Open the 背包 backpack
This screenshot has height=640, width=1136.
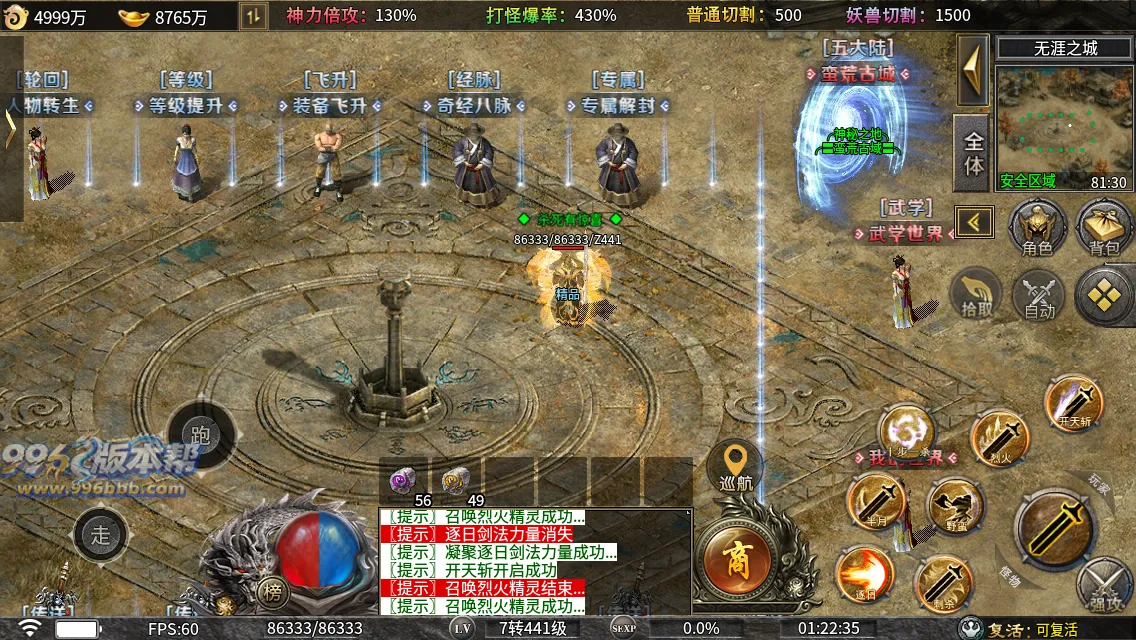tap(1104, 224)
